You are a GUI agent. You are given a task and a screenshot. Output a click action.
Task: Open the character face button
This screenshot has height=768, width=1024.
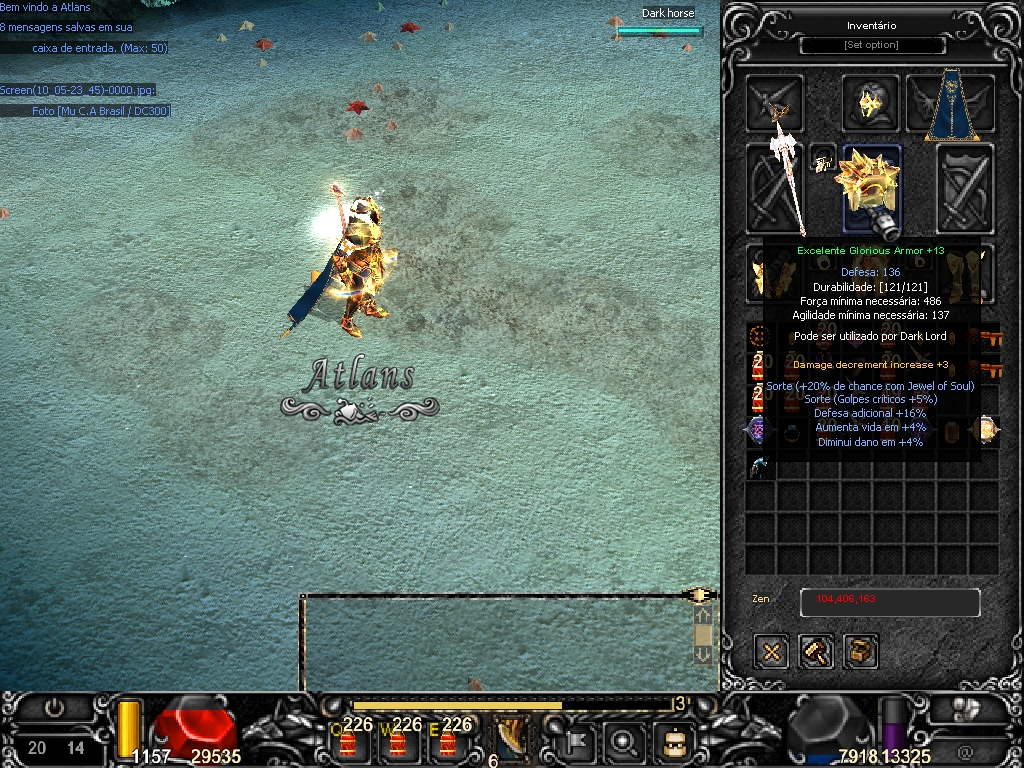[673, 742]
